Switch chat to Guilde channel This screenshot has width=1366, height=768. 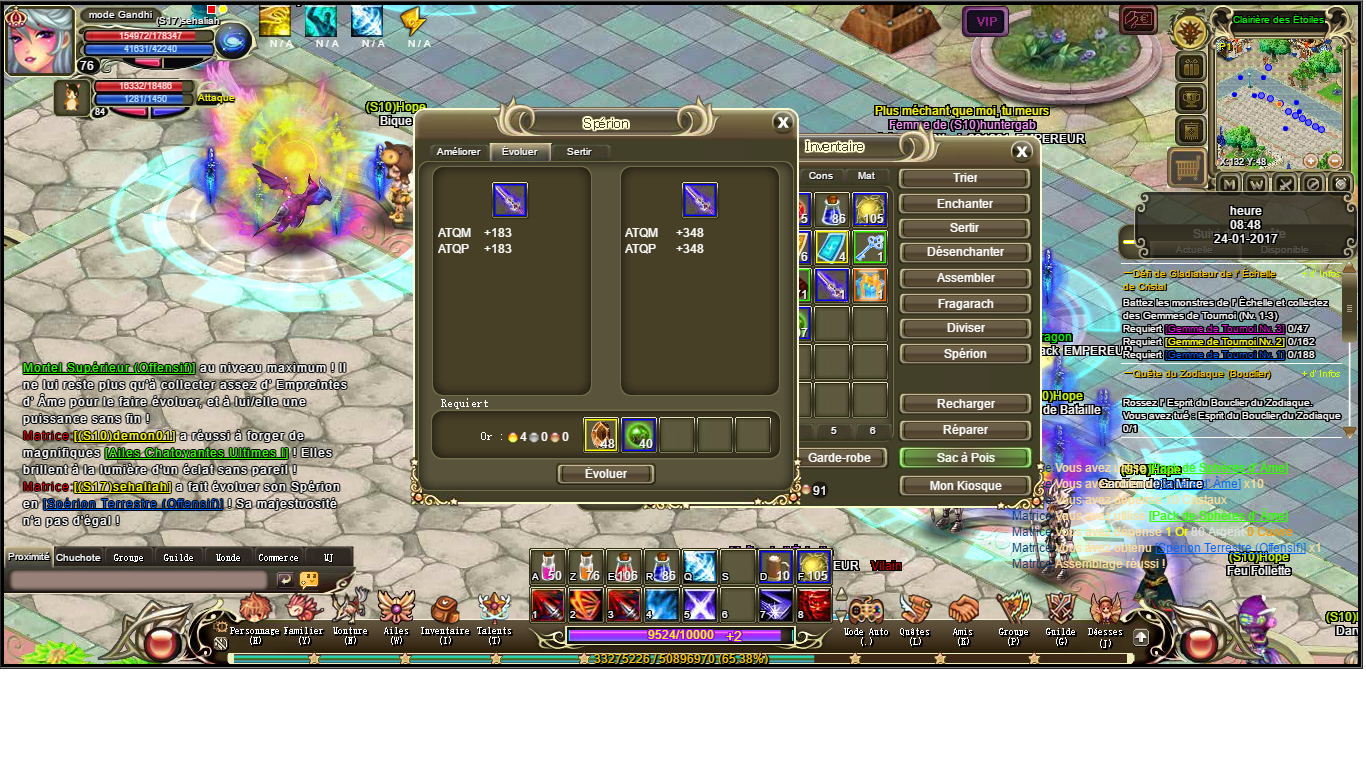pyautogui.click(x=179, y=557)
